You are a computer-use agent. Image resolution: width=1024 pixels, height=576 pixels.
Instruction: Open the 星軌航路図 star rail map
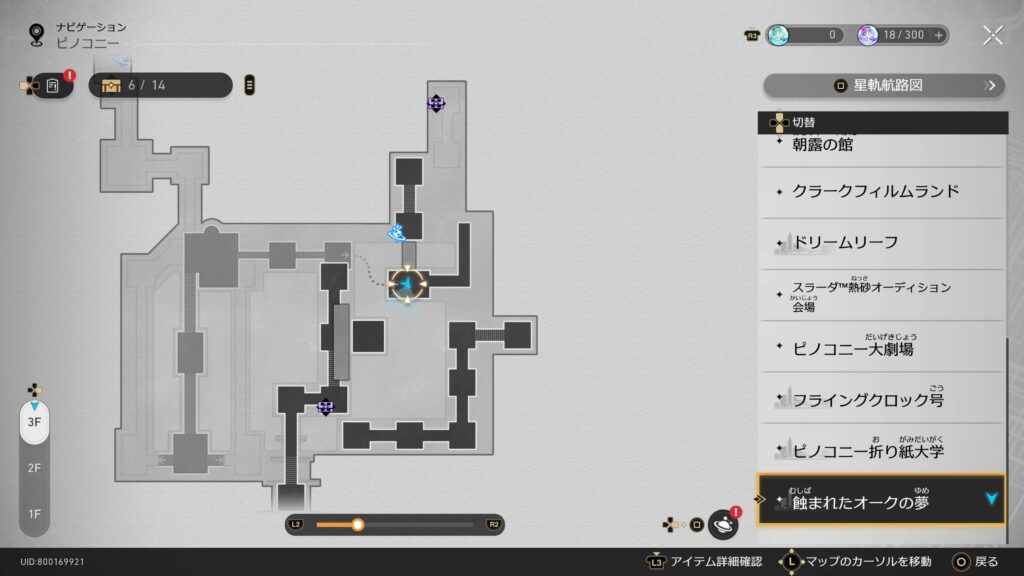pyautogui.click(x=883, y=86)
